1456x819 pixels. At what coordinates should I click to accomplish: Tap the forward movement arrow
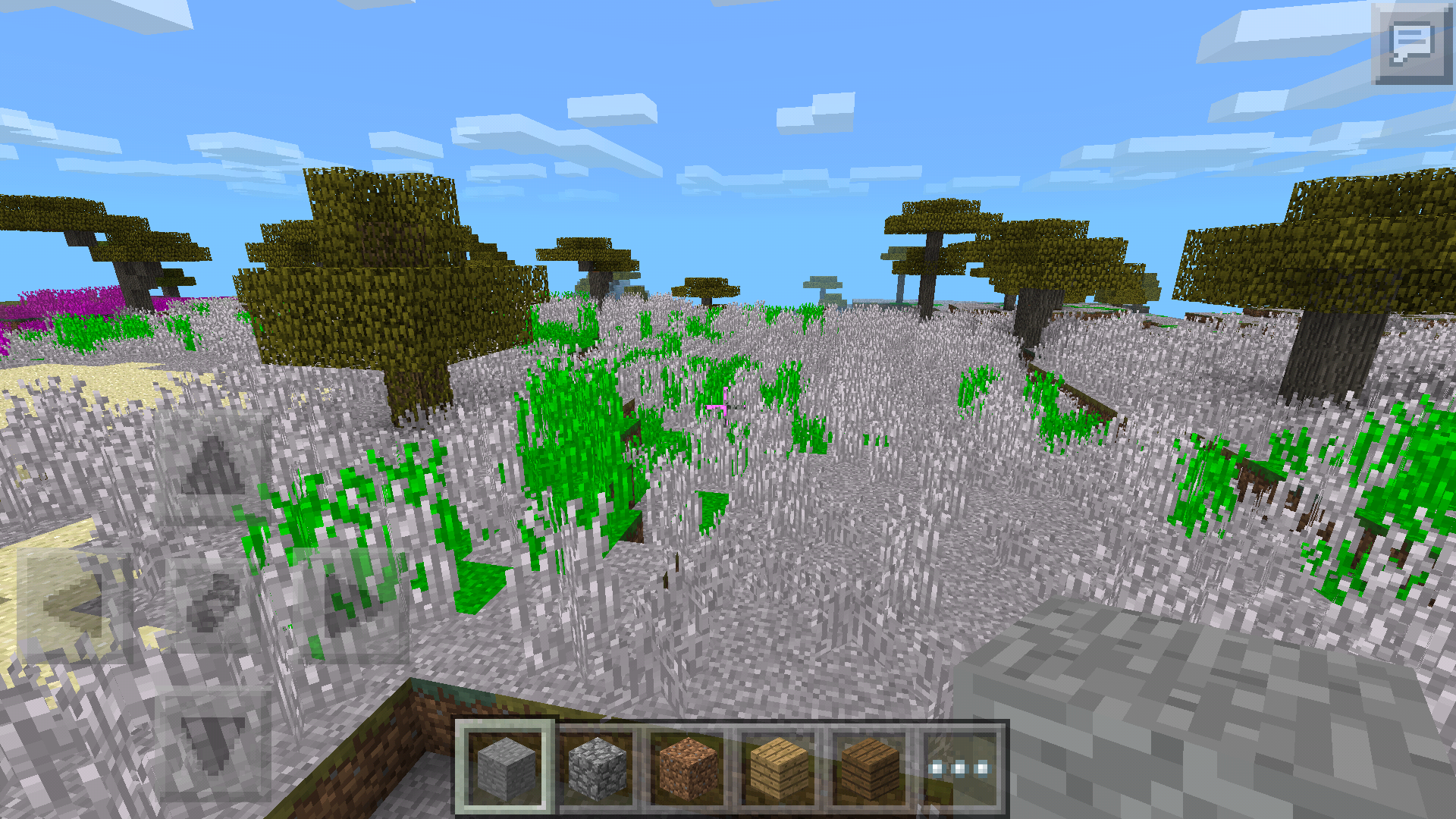212,466
